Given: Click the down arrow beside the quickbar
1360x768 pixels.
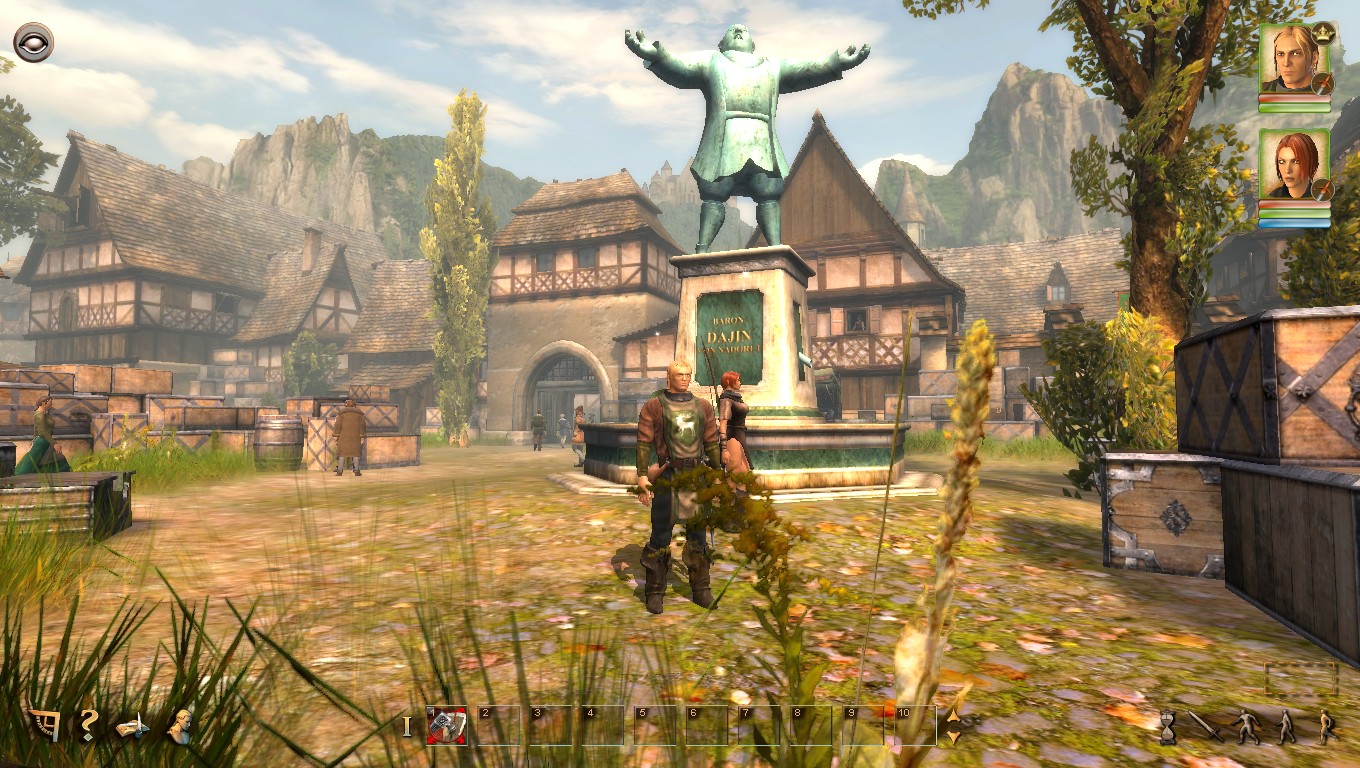Looking at the screenshot, I should pyautogui.click(x=955, y=735).
